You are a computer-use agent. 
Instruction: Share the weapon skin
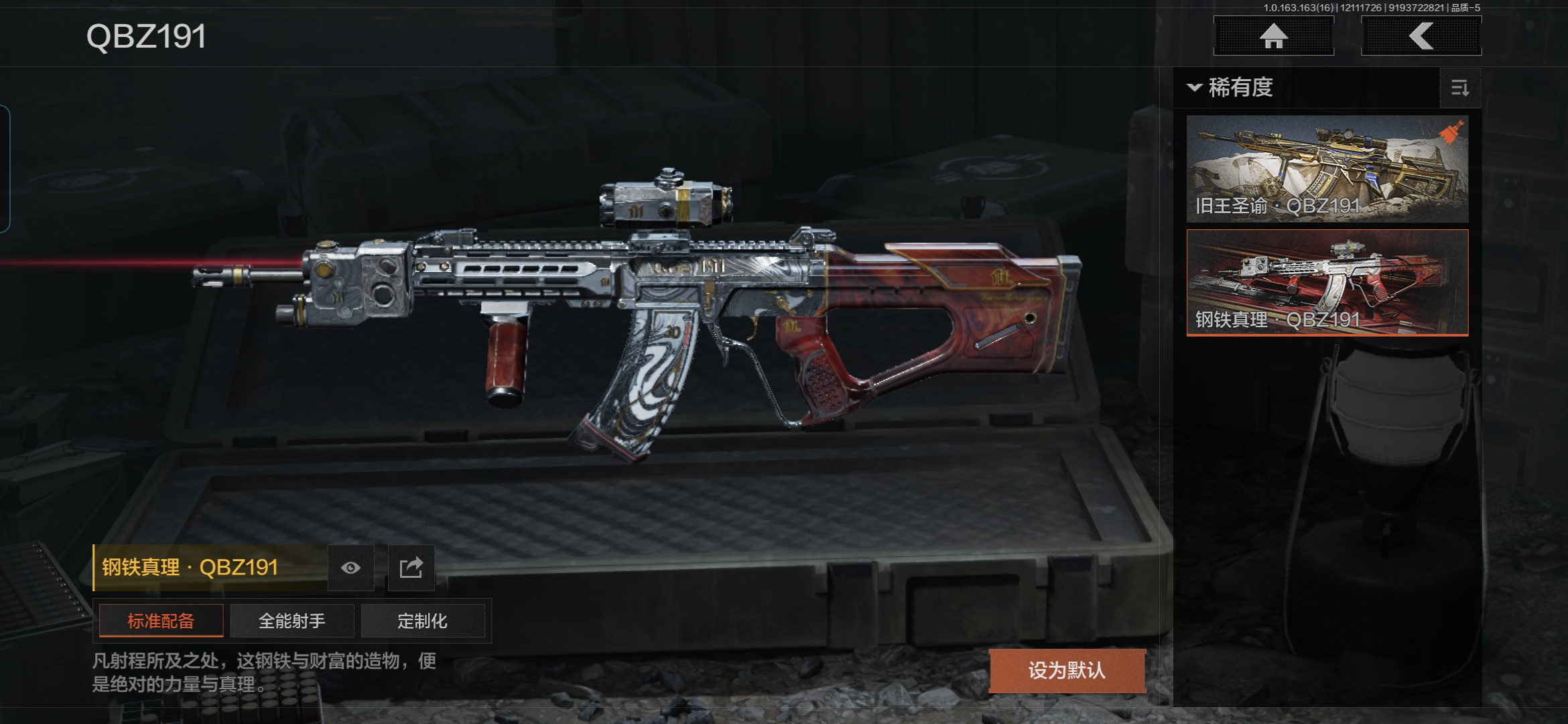pyautogui.click(x=411, y=568)
